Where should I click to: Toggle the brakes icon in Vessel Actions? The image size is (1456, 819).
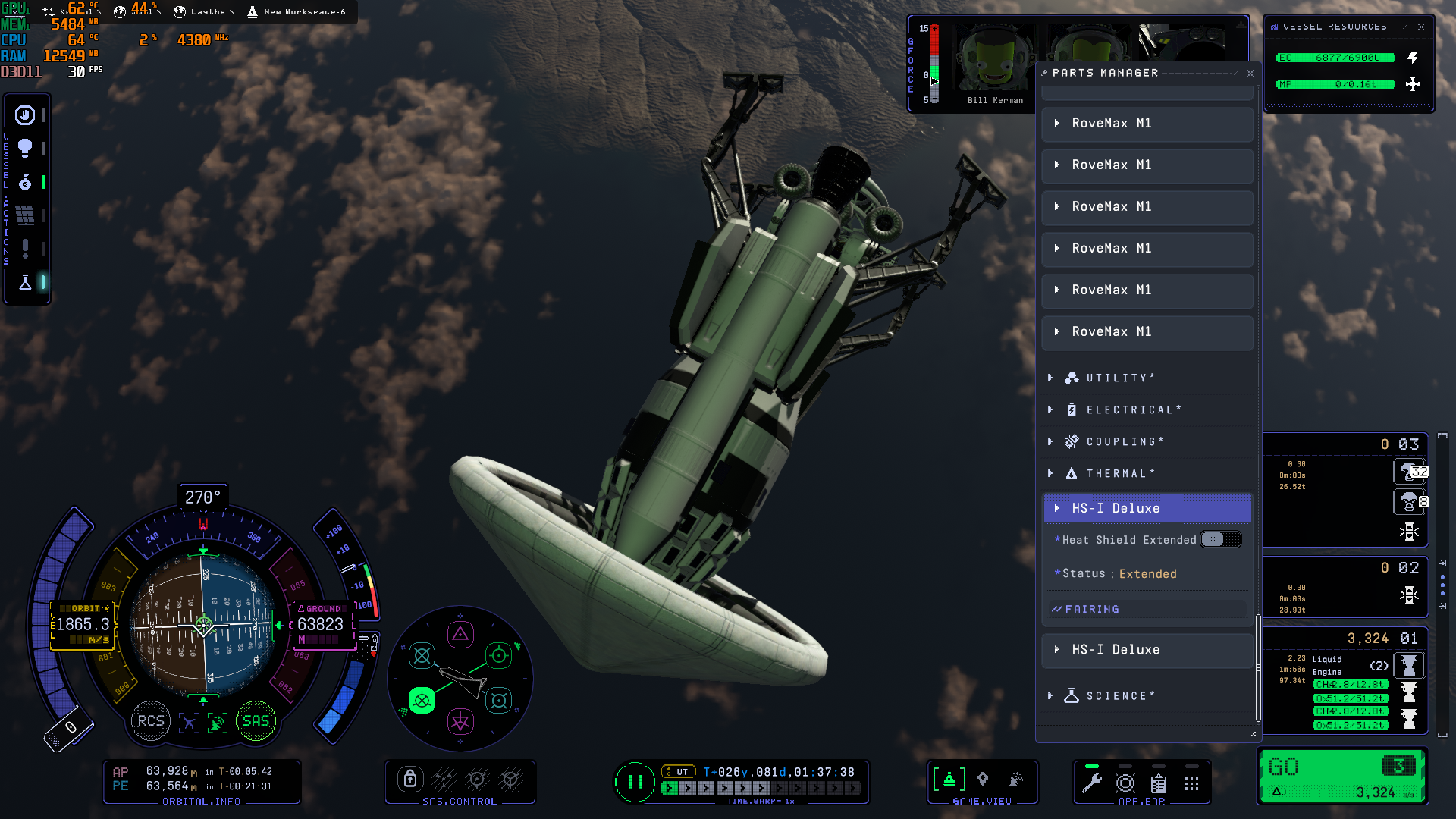[24, 115]
